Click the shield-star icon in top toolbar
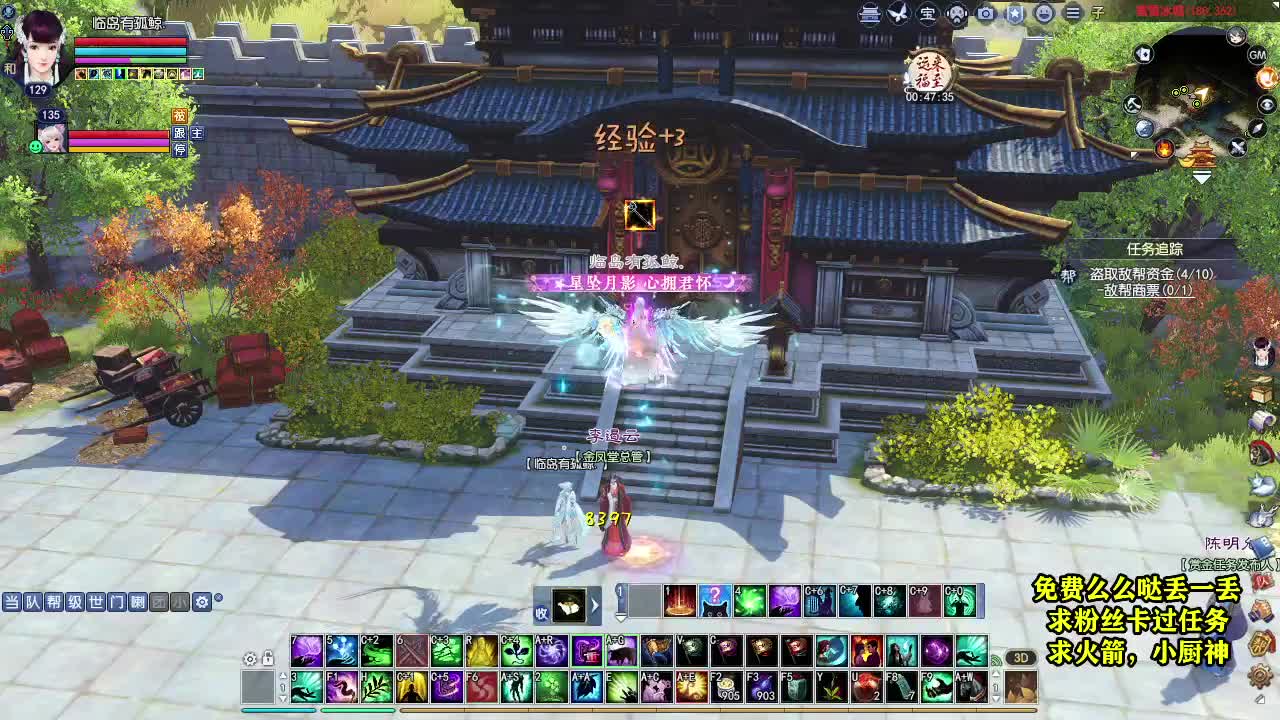Viewport: 1280px width, 720px height. click(1014, 12)
